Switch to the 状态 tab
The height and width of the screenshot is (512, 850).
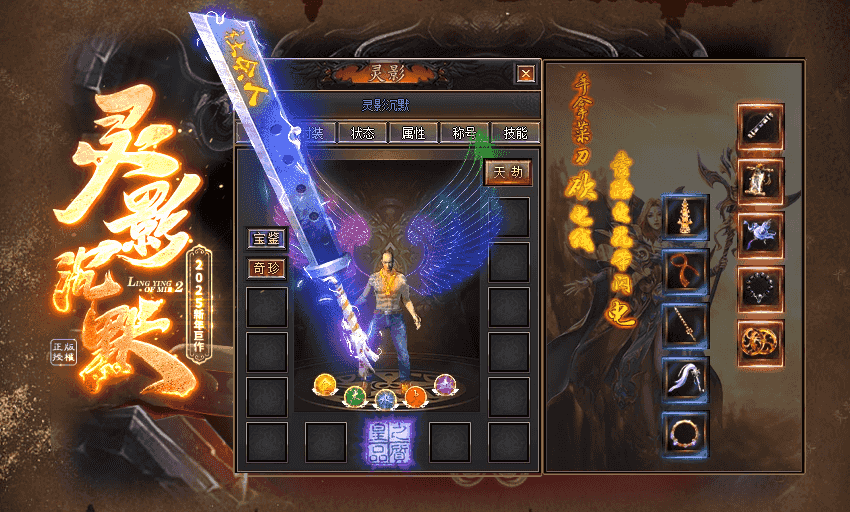click(362, 133)
